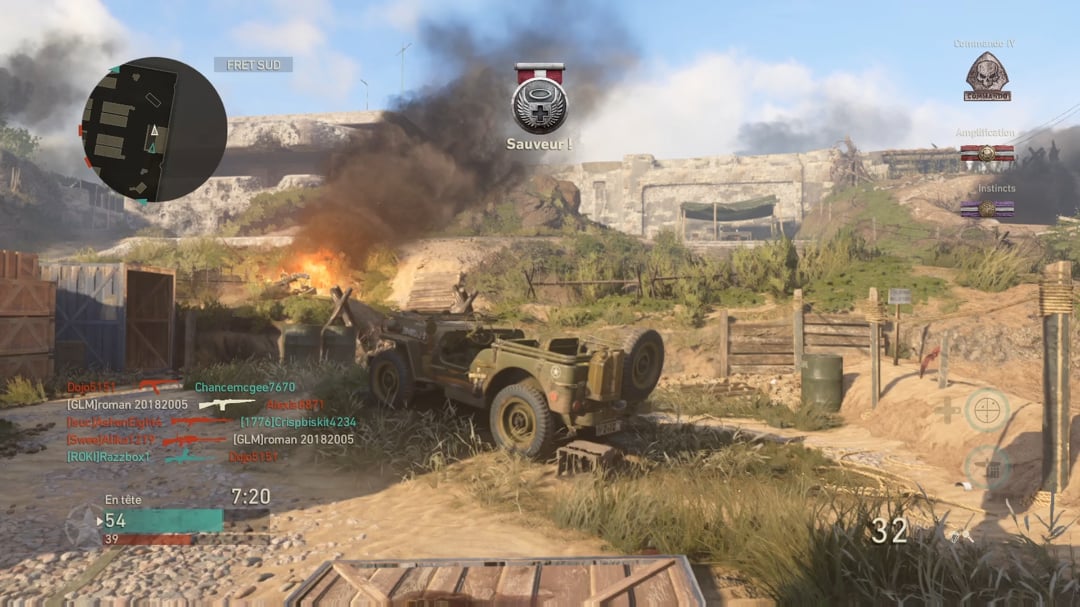
Task: Click the Commando IV skull badge
Action: [986, 77]
